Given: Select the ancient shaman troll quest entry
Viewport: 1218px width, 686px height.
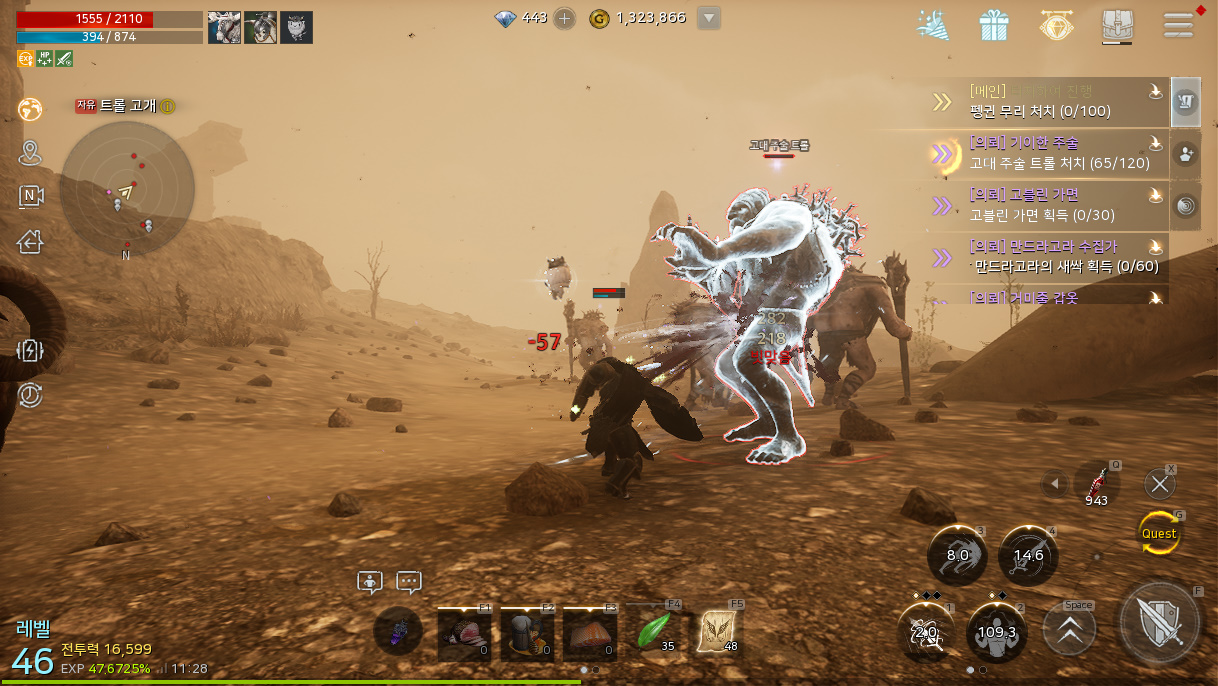Looking at the screenshot, I should [x=1048, y=153].
